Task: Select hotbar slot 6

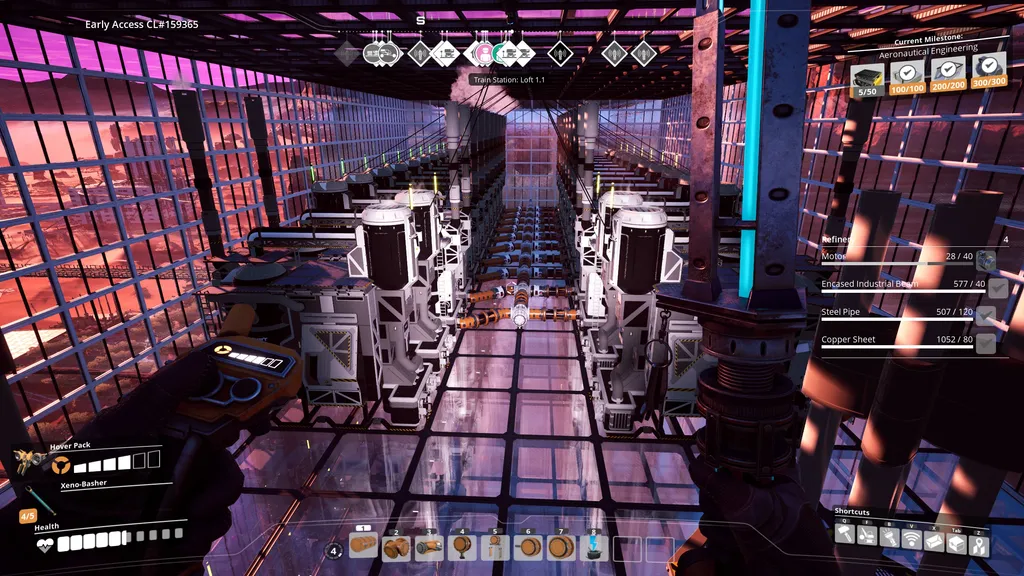Action: click(528, 547)
